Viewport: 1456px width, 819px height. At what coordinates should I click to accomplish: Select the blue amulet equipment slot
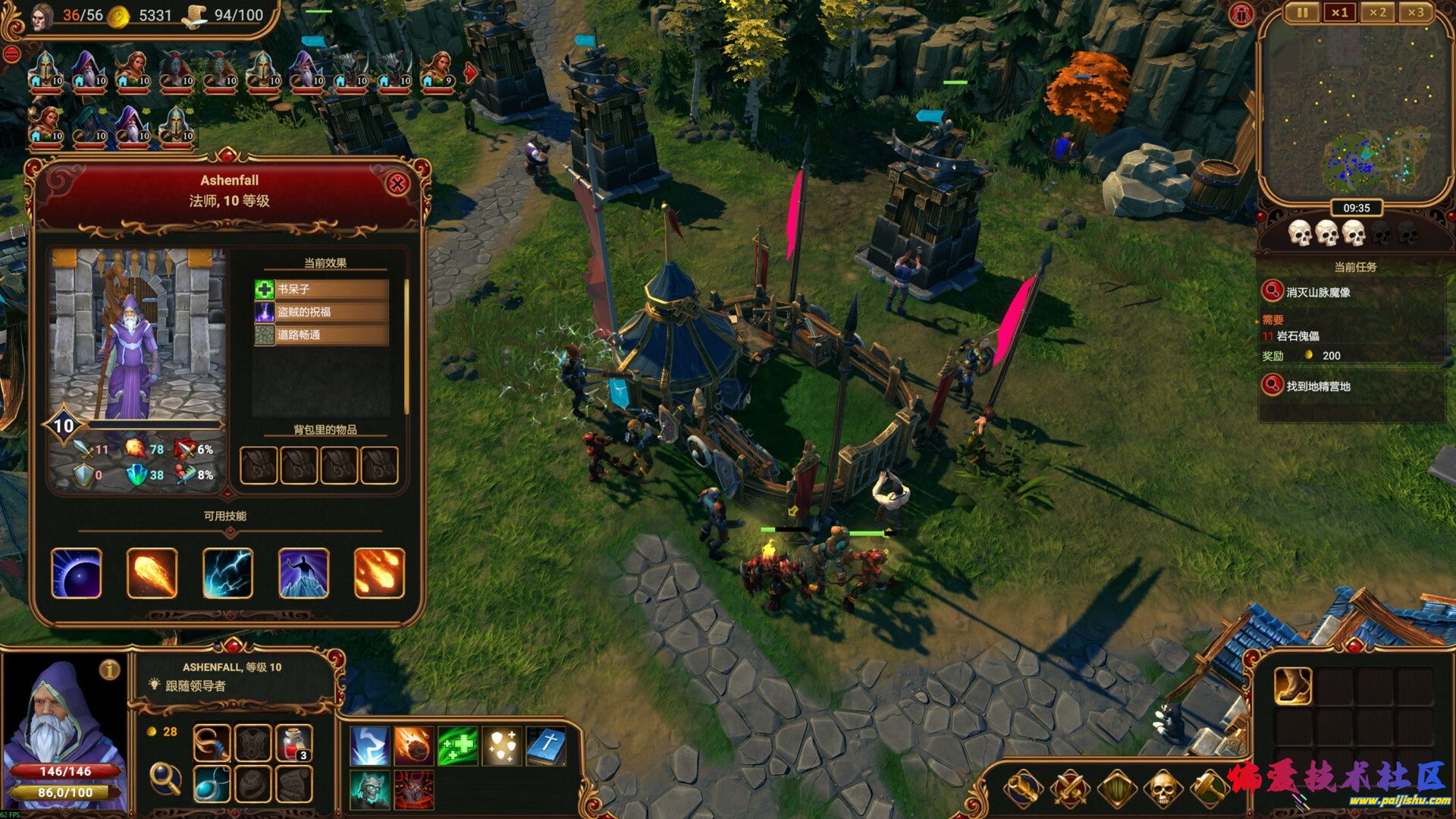click(x=212, y=784)
